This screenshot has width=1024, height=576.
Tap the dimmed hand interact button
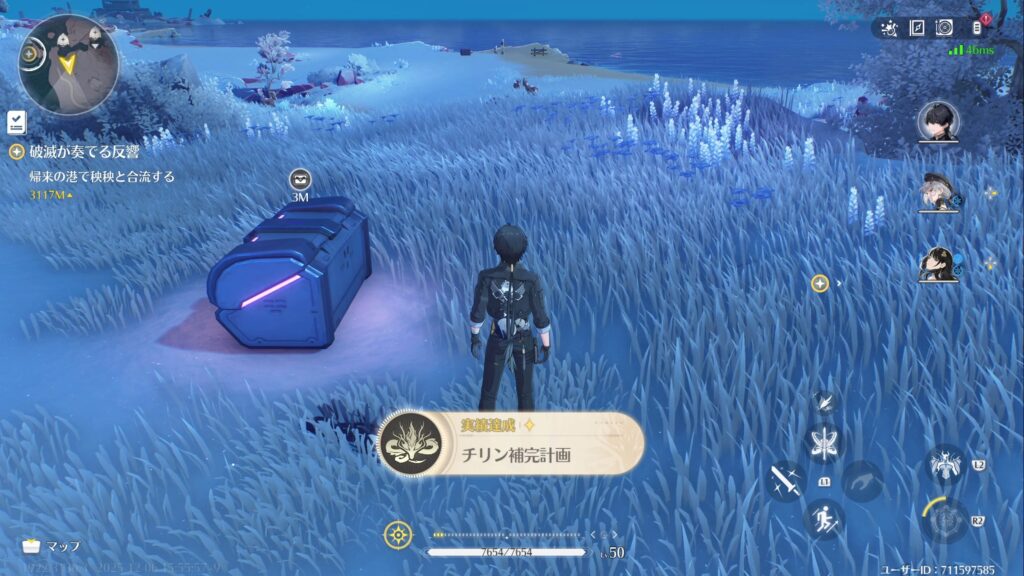point(862,480)
